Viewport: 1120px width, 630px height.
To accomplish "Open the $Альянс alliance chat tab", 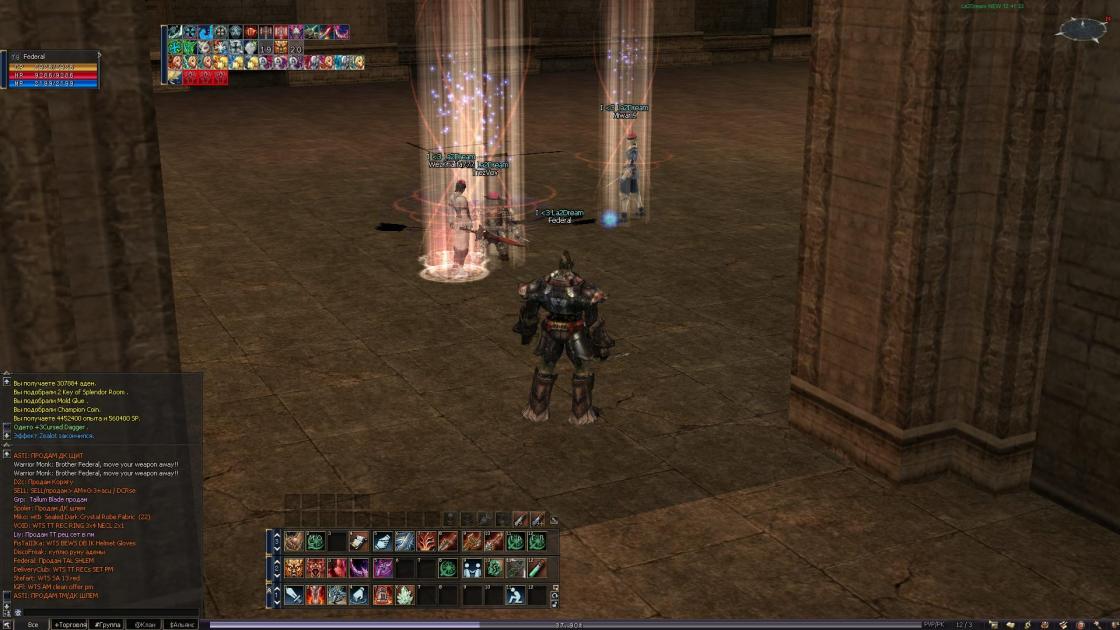I will tap(181, 624).
